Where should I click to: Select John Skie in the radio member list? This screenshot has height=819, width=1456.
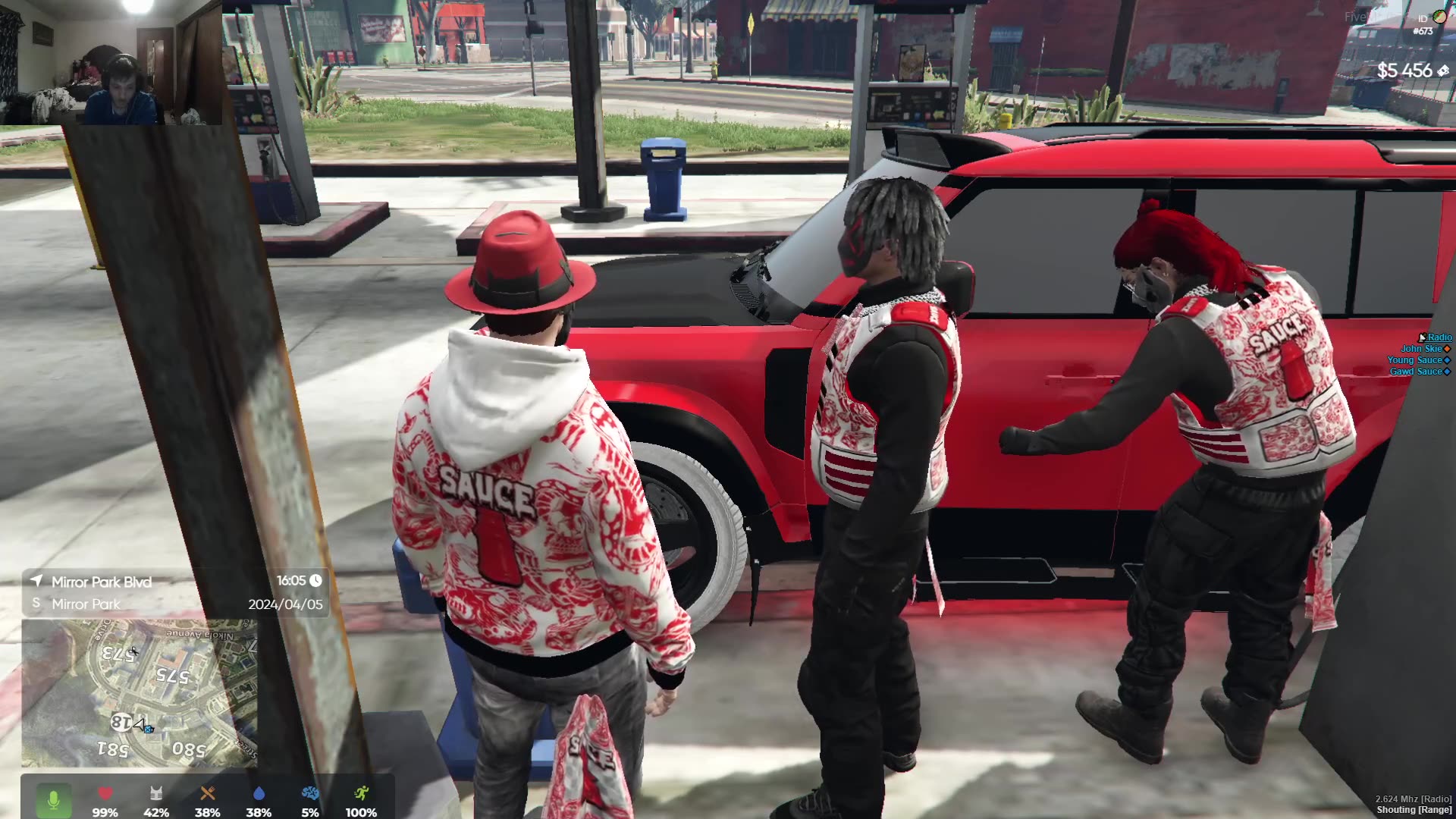pos(1421,349)
